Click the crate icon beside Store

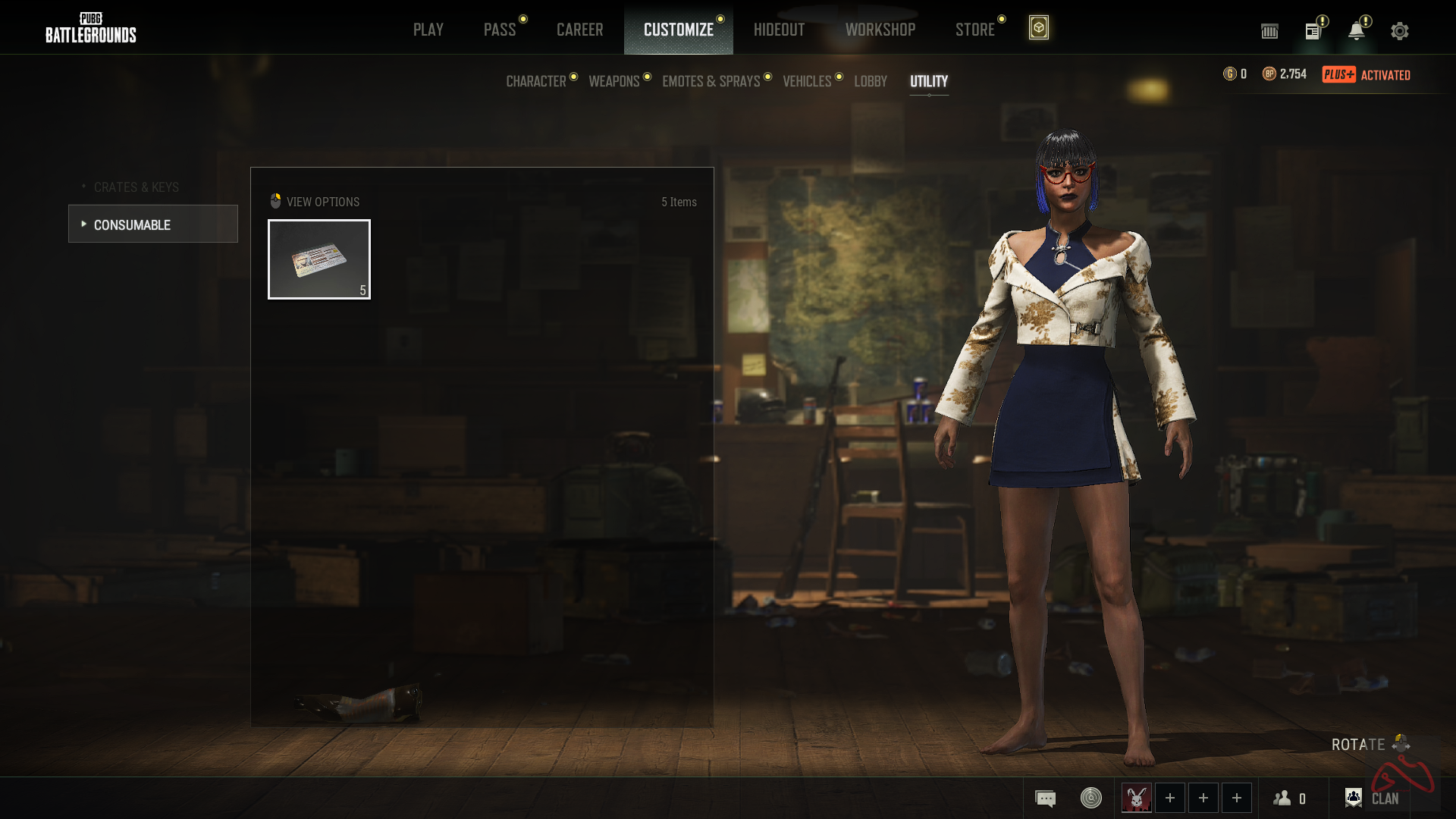pyautogui.click(x=1038, y=28)
